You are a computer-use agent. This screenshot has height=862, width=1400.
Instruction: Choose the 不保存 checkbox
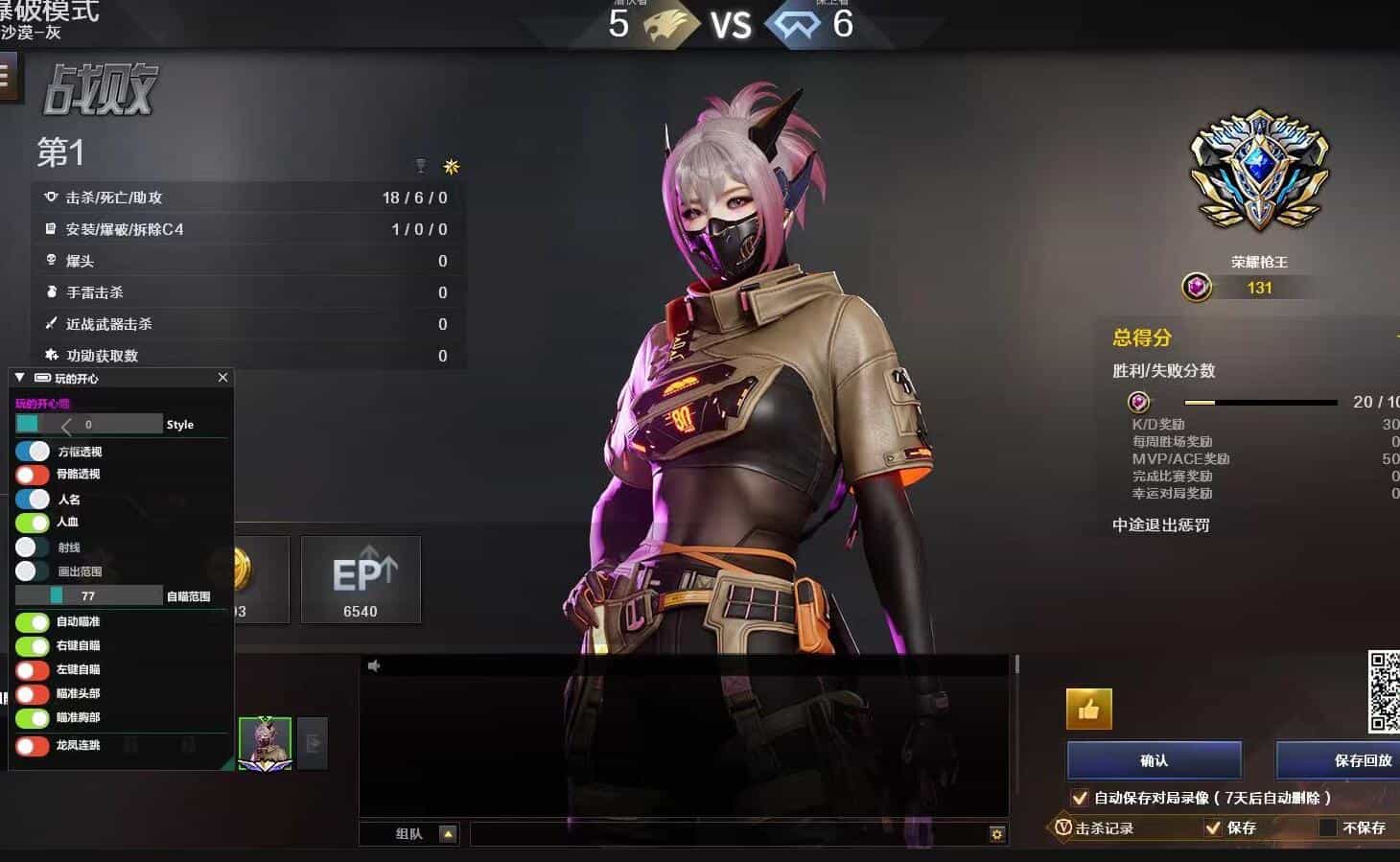1328,827
